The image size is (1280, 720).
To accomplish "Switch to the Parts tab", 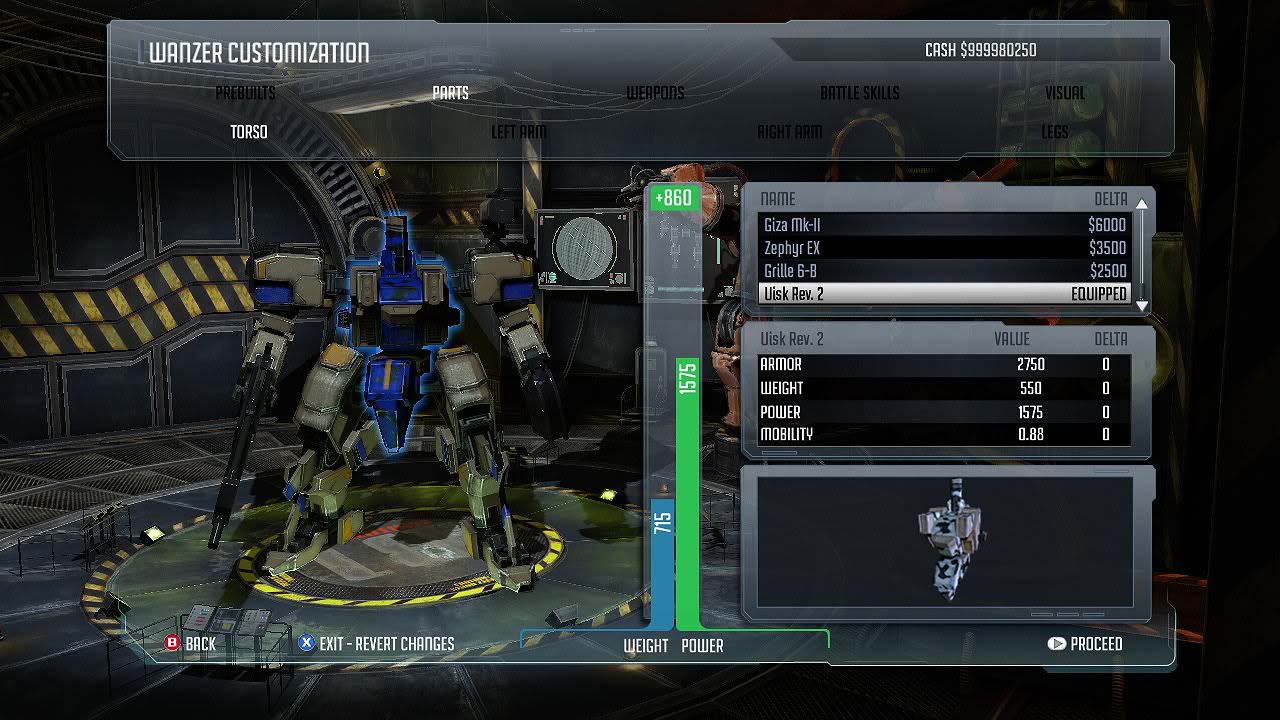I will click(450, 93).
